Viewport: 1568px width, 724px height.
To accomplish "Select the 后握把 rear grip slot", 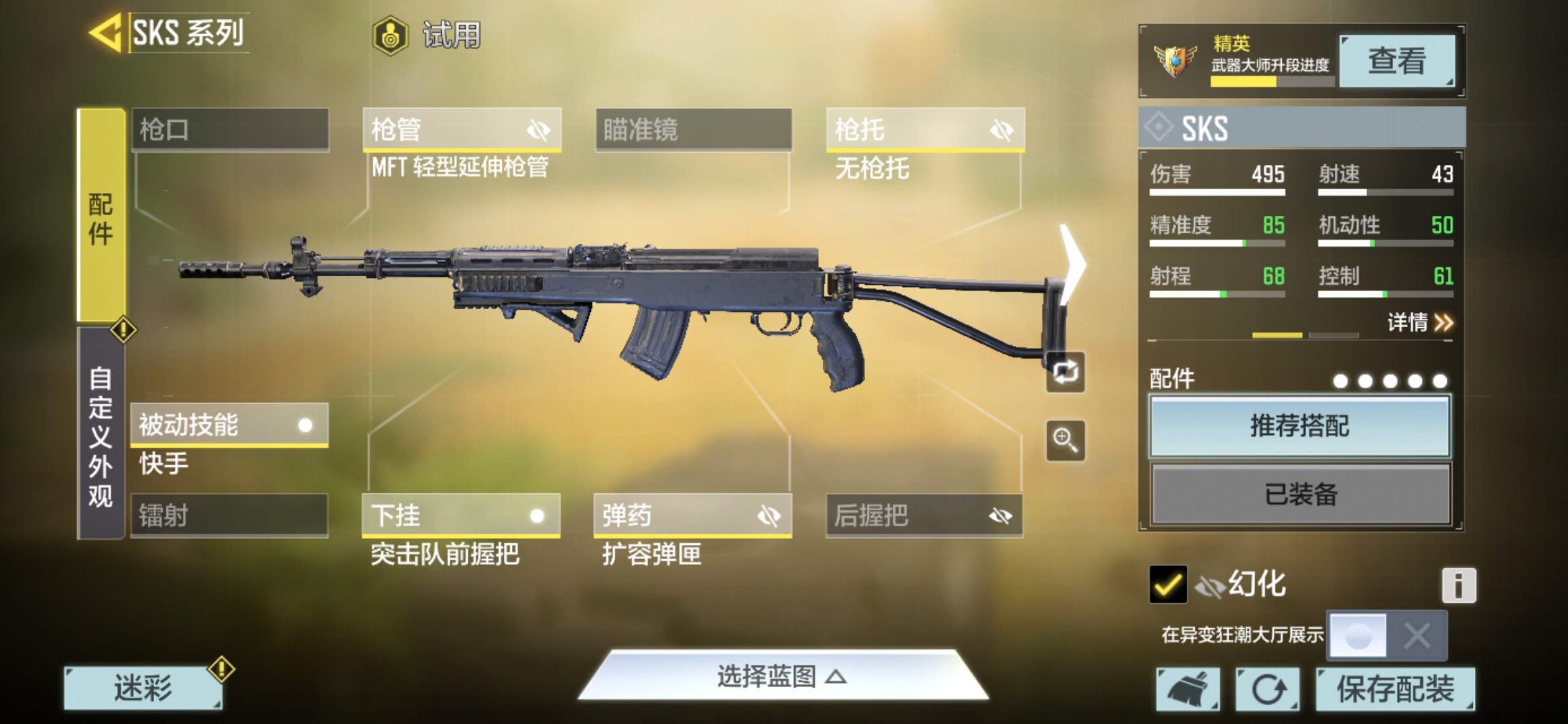I will (x=924, y=516).
